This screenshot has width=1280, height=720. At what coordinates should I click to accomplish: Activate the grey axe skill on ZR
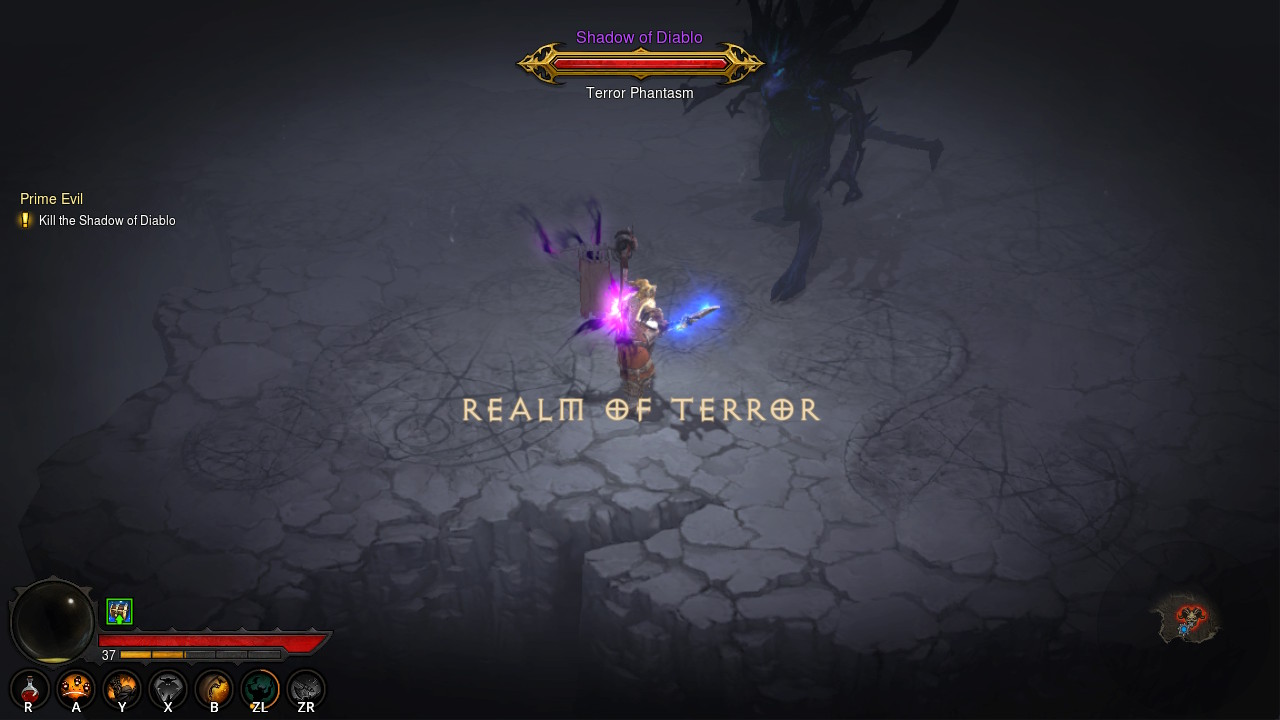click(306, 688)
